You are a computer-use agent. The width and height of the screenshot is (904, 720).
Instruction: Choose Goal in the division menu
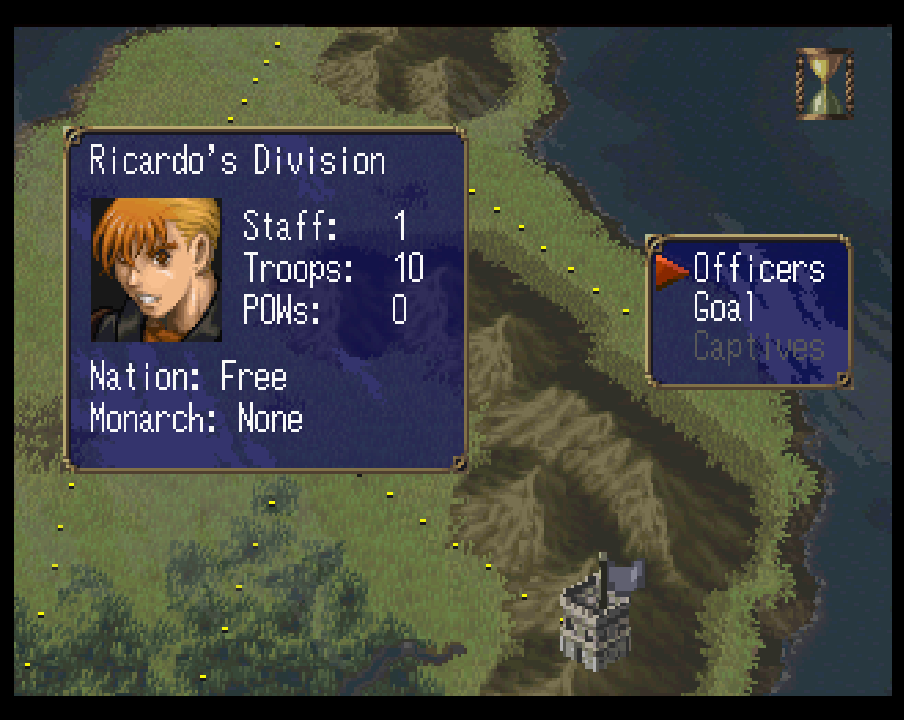point(724,308)
